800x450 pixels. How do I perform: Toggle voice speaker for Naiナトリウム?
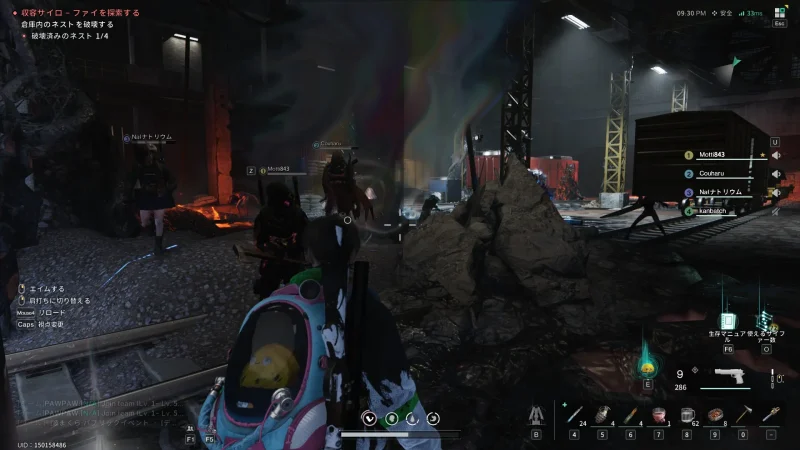[x=775, y=191]
